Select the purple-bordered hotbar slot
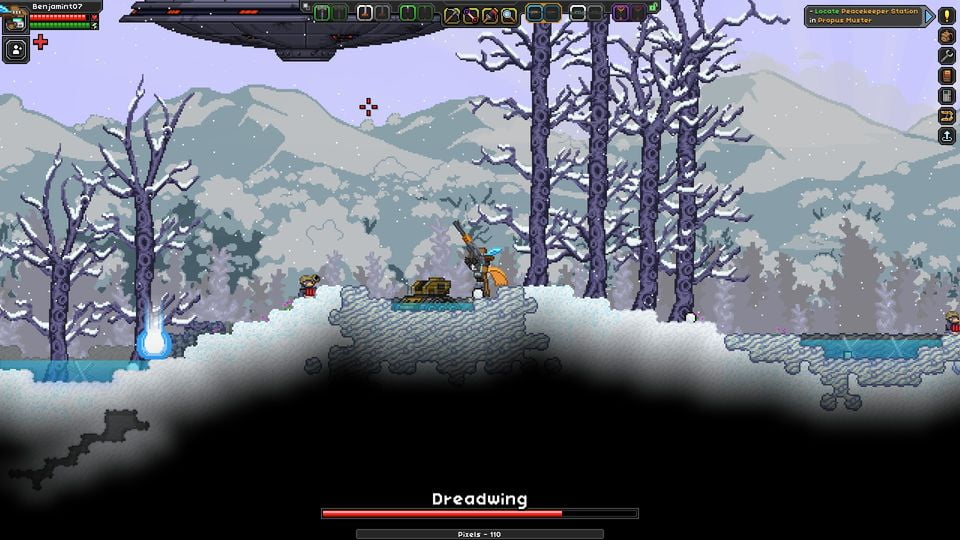Screen dimensions: 960x540 coord(621,13)
